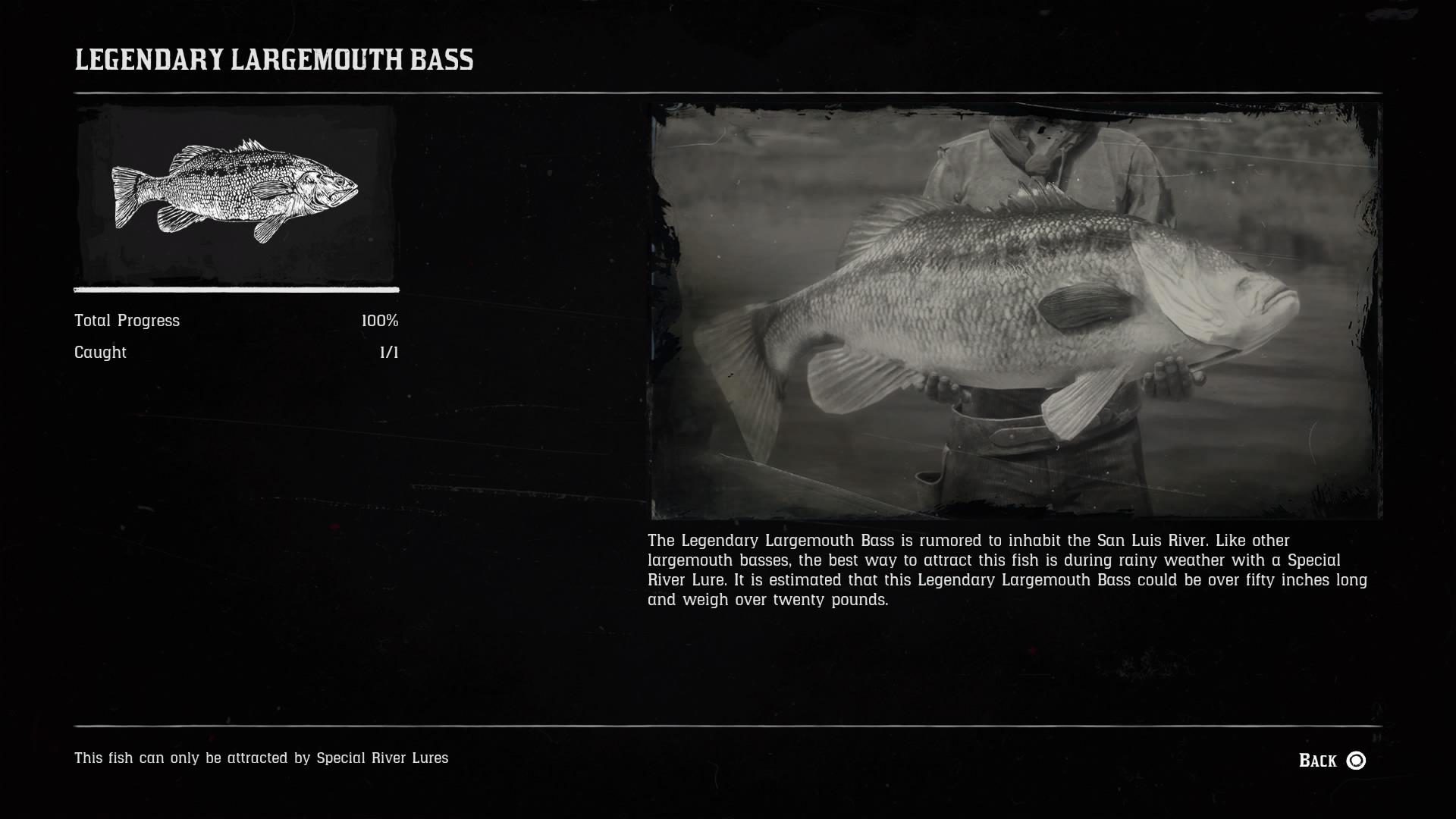Click the 100% progress value
This screenshot has height=819, width=1456.
[381, 320]
